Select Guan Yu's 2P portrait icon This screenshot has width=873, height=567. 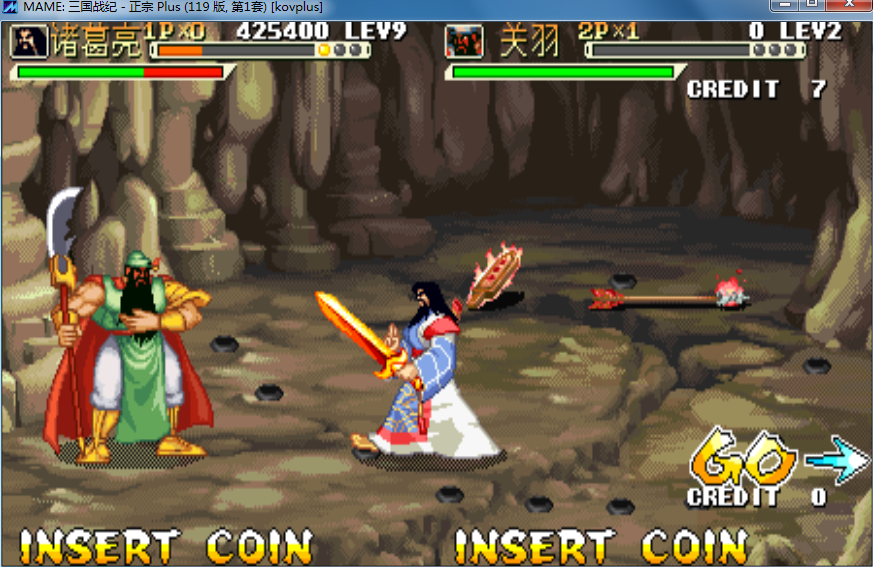point(462,42)
